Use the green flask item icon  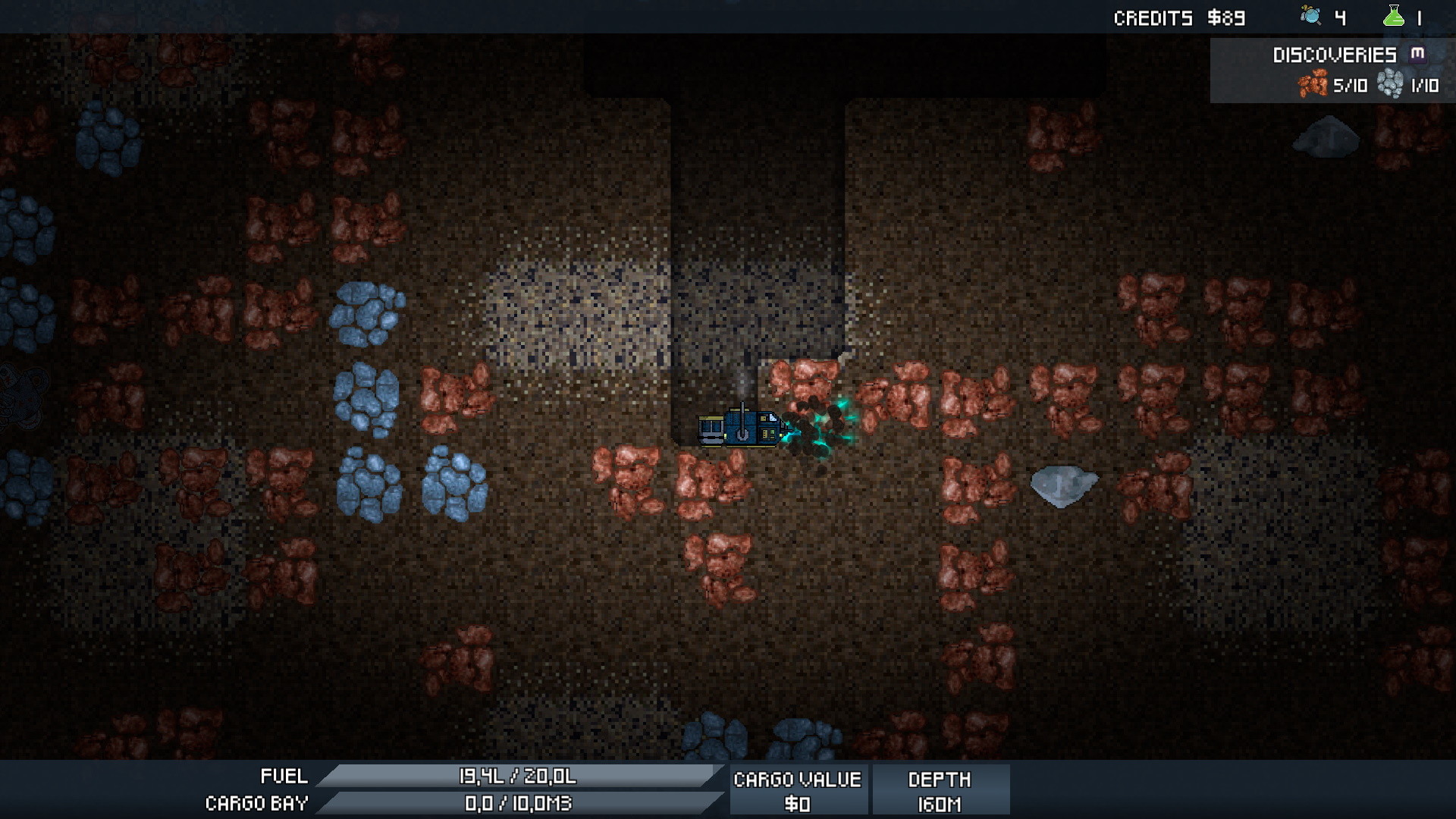(x=1394, y=16)
